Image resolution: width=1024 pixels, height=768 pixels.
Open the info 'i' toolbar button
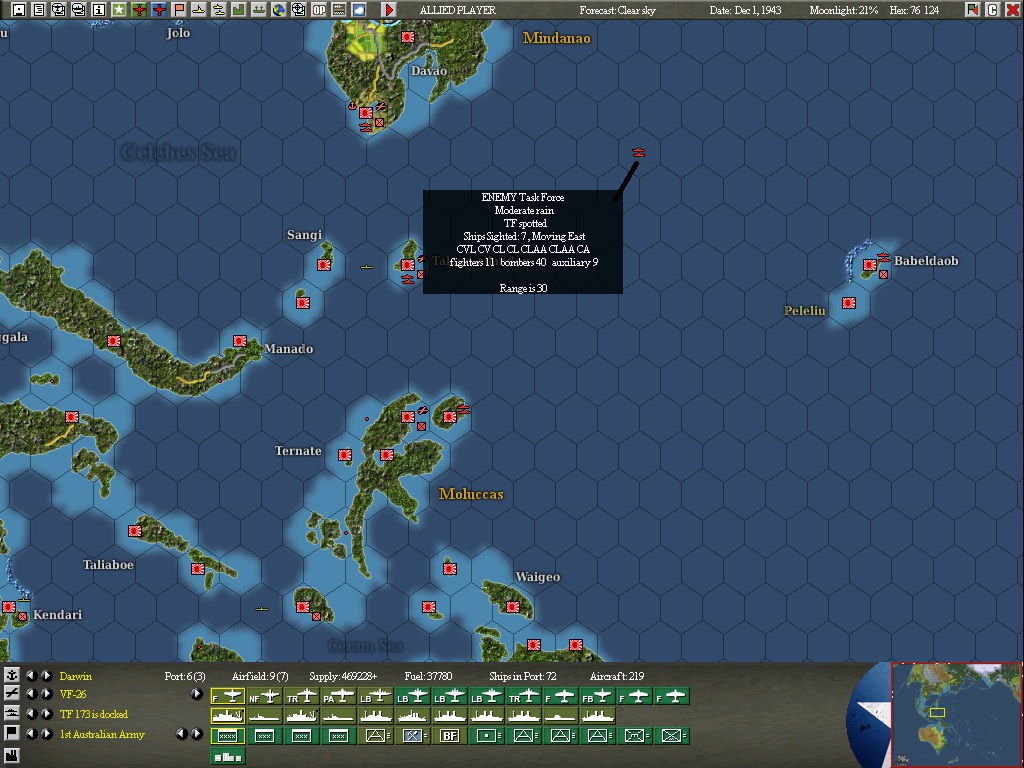coord(99,10)
